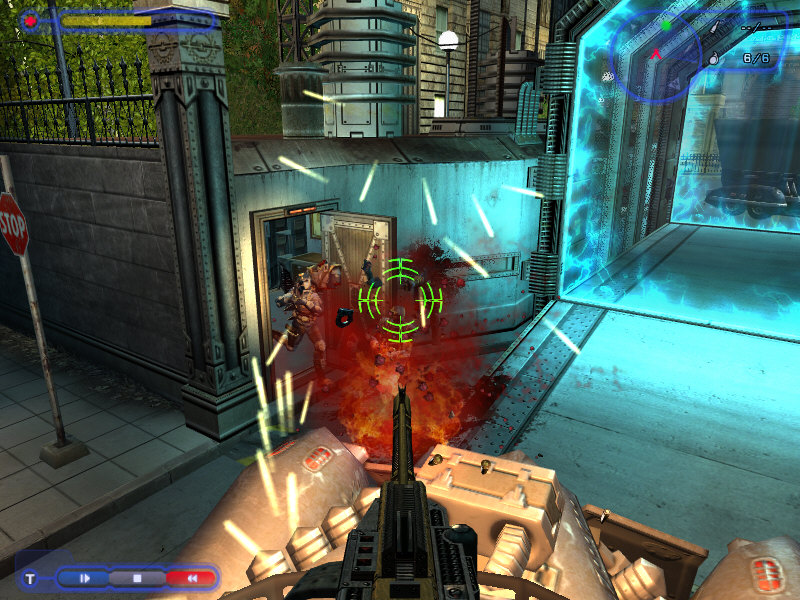Hit the grey stop-time button
This screenshot has height=600, width=800.
137,578
